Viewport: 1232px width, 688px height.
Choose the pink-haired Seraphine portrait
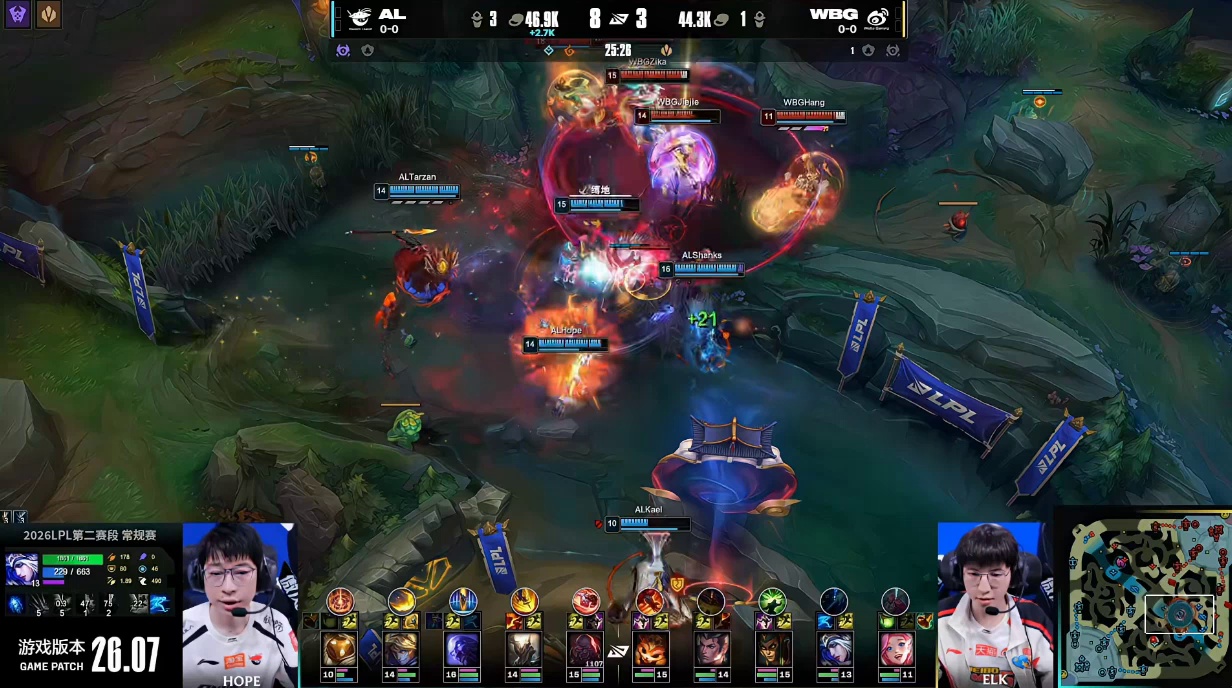896,649
